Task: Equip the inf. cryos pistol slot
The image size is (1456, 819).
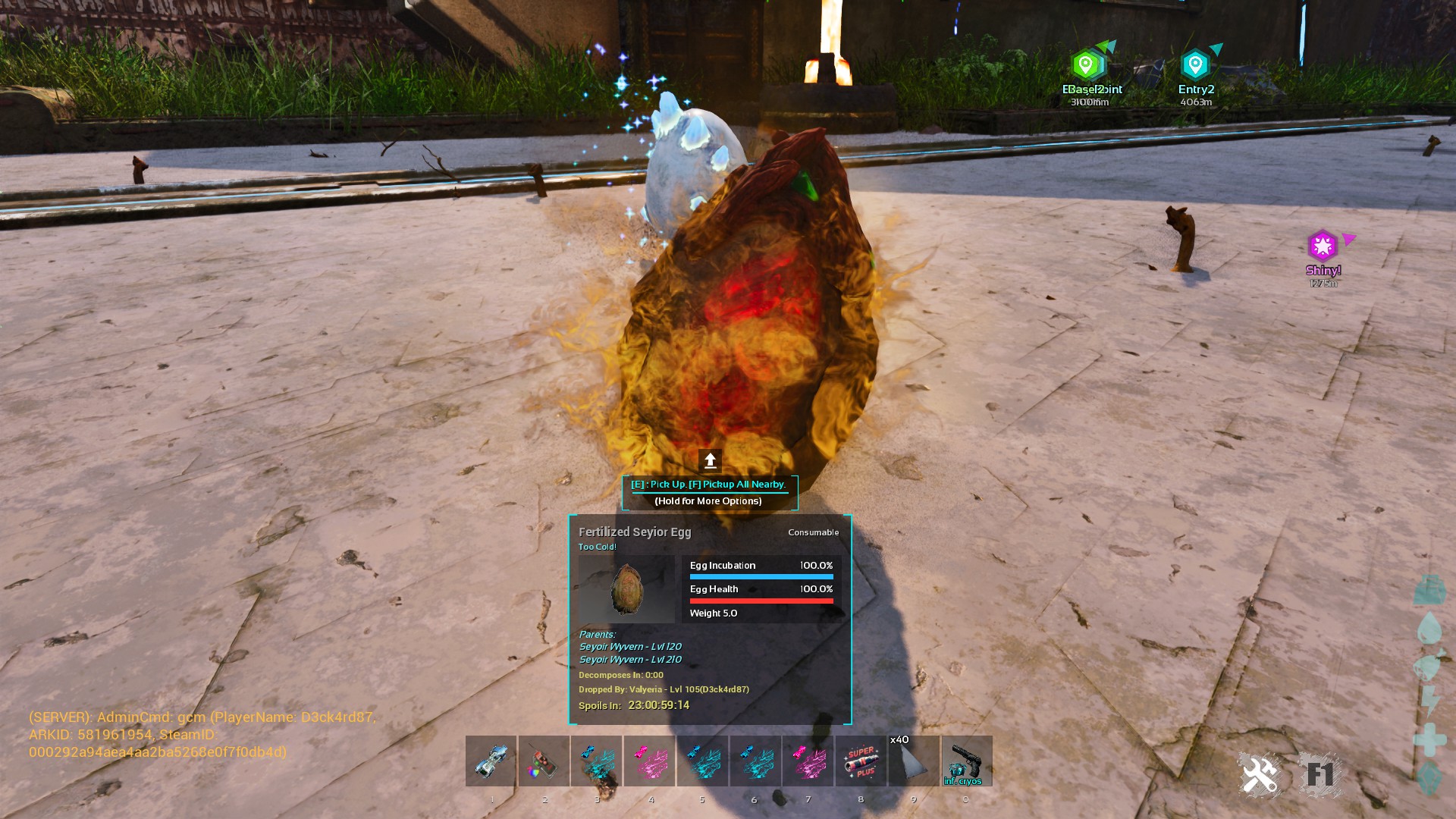Action: click(966, 761)
